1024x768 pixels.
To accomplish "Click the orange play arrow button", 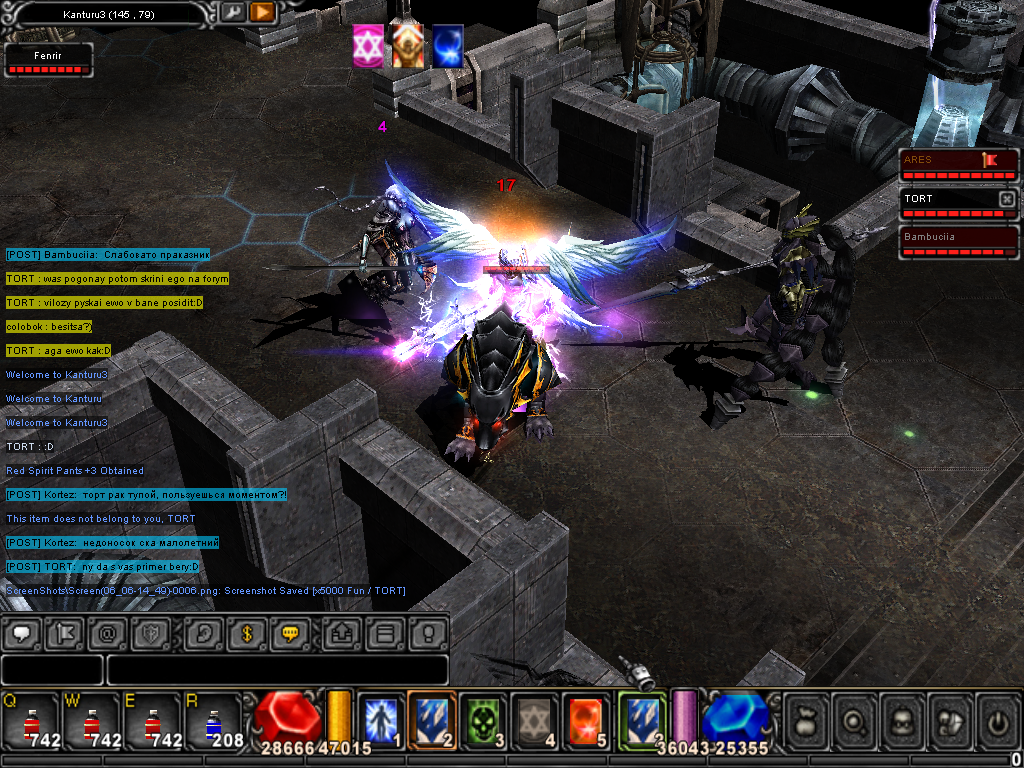I will click(262, 12).
